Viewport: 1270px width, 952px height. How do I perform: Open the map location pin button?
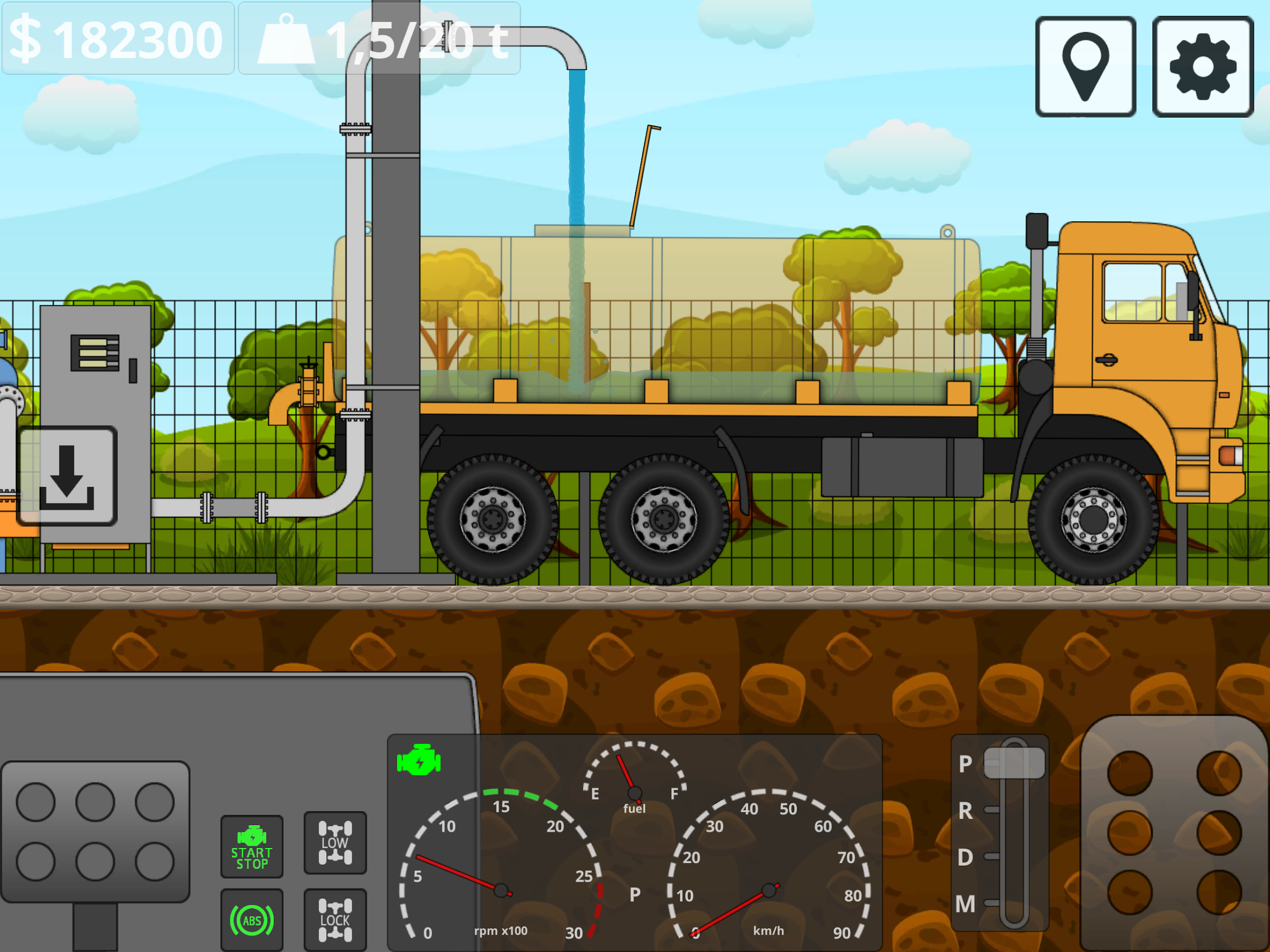pyautogui.click(x=1085, y=66)
